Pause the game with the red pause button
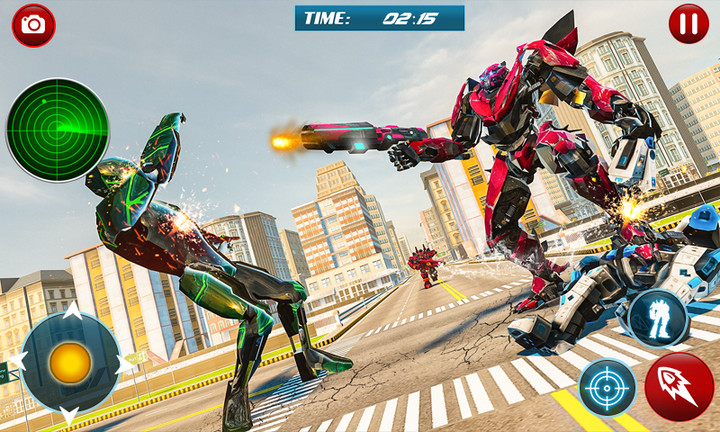The height and width of the screenshot is (432, 720). point(688,23)
